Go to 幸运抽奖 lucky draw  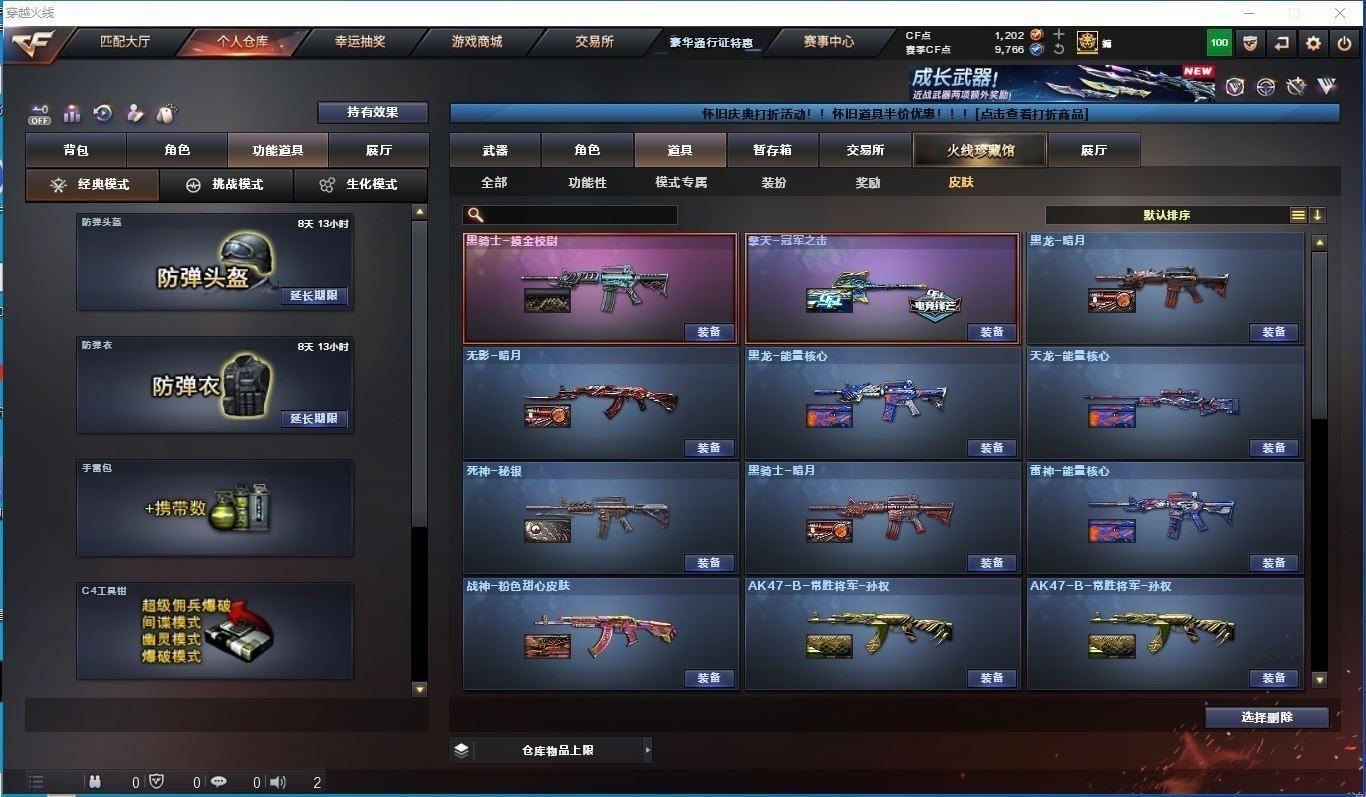pyautogui.click(x=360, y=42)
